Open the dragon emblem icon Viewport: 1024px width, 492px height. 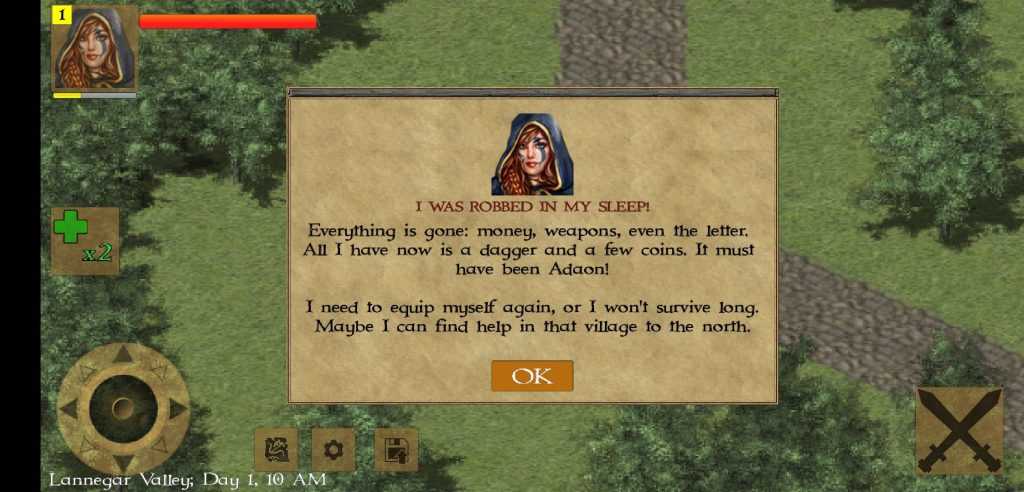click(275, 450)
